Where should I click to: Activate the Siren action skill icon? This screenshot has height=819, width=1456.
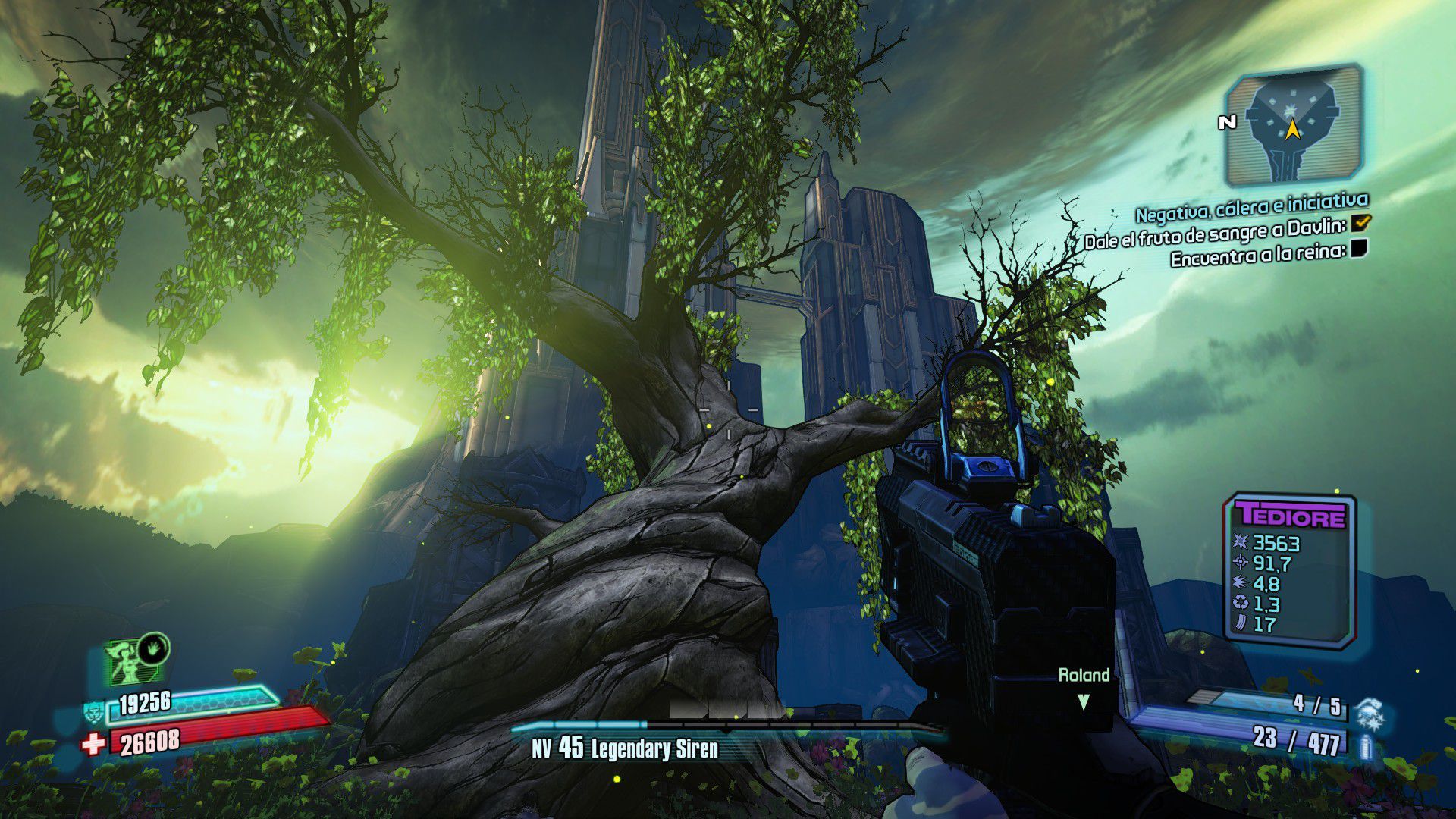(136, 658)
